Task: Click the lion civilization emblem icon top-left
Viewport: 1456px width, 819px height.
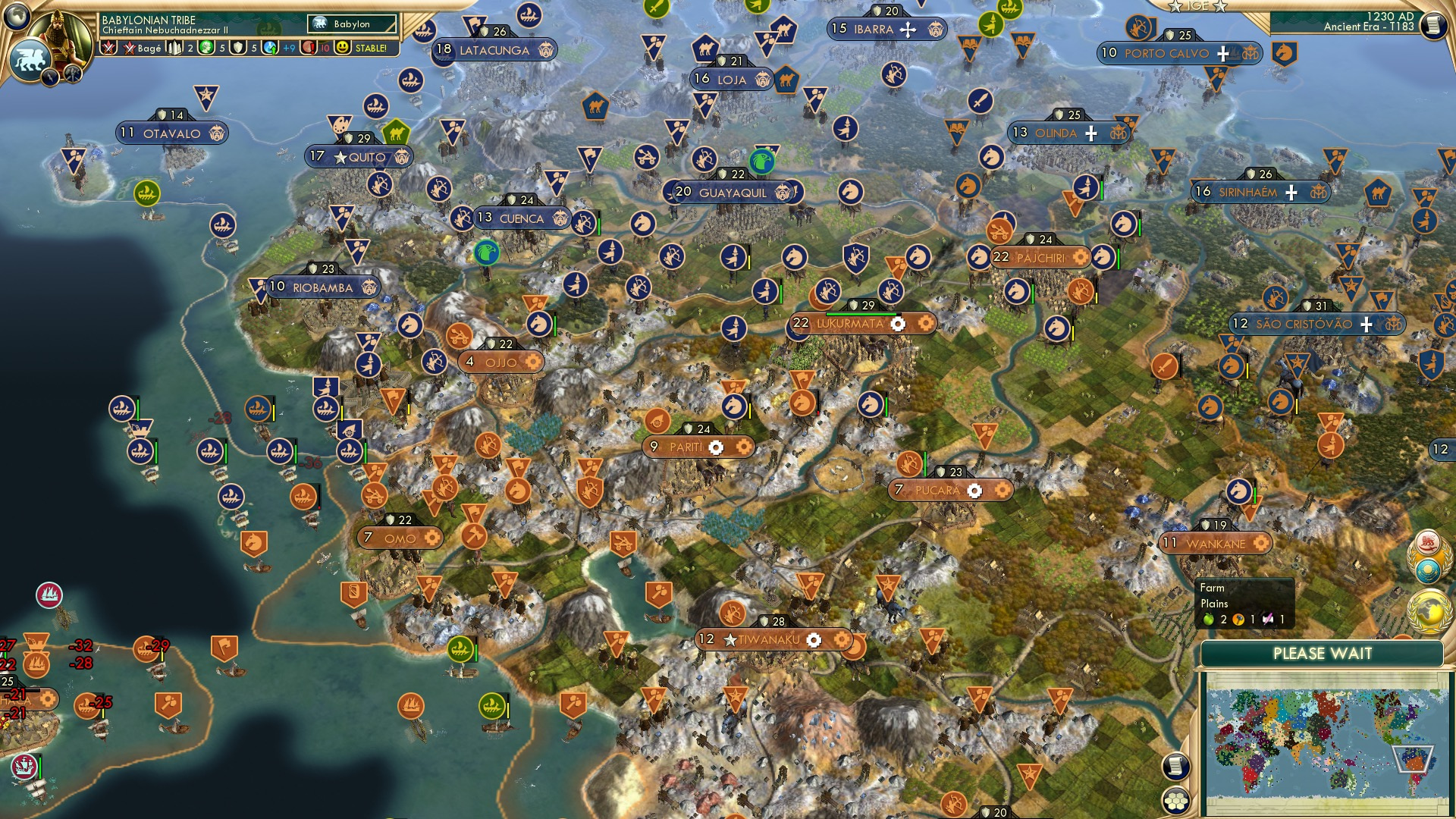Action: click(29, 57)
